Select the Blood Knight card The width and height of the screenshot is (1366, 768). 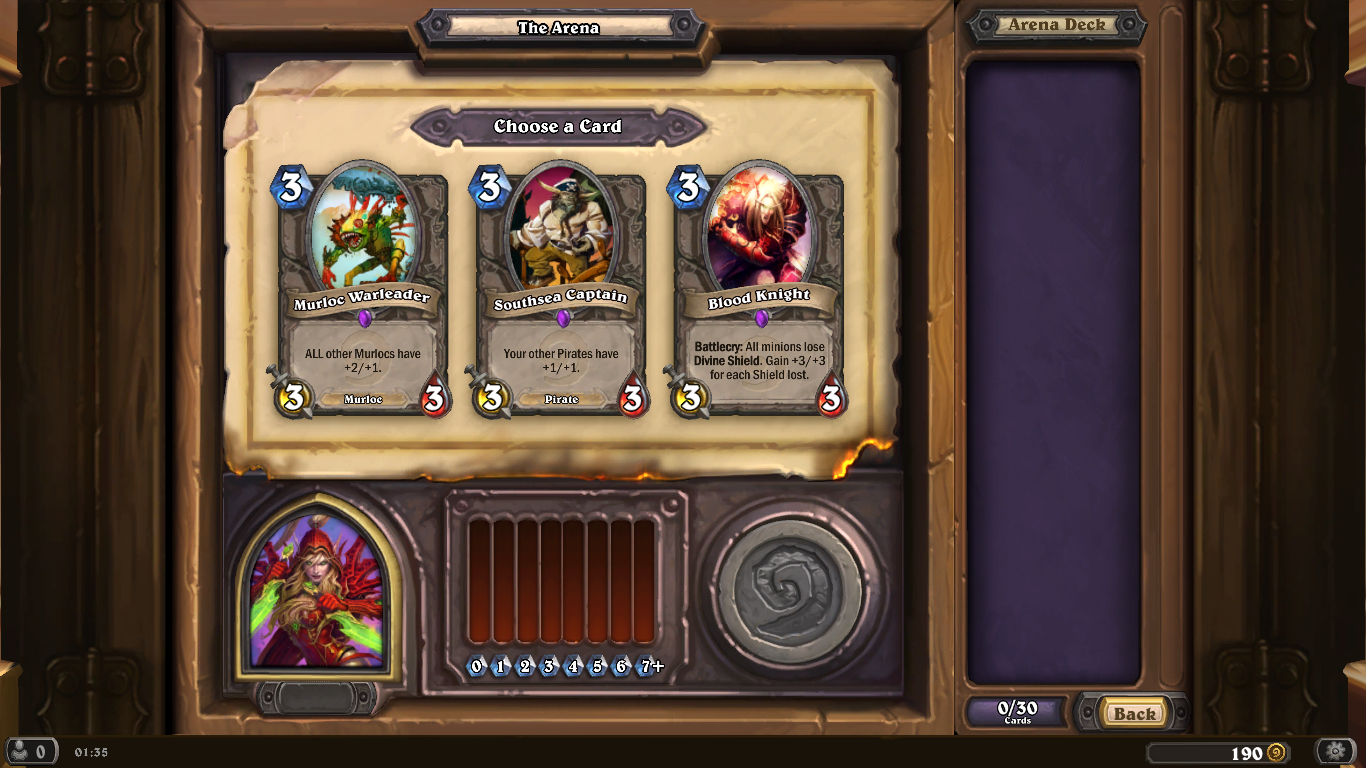click(759, 292)
